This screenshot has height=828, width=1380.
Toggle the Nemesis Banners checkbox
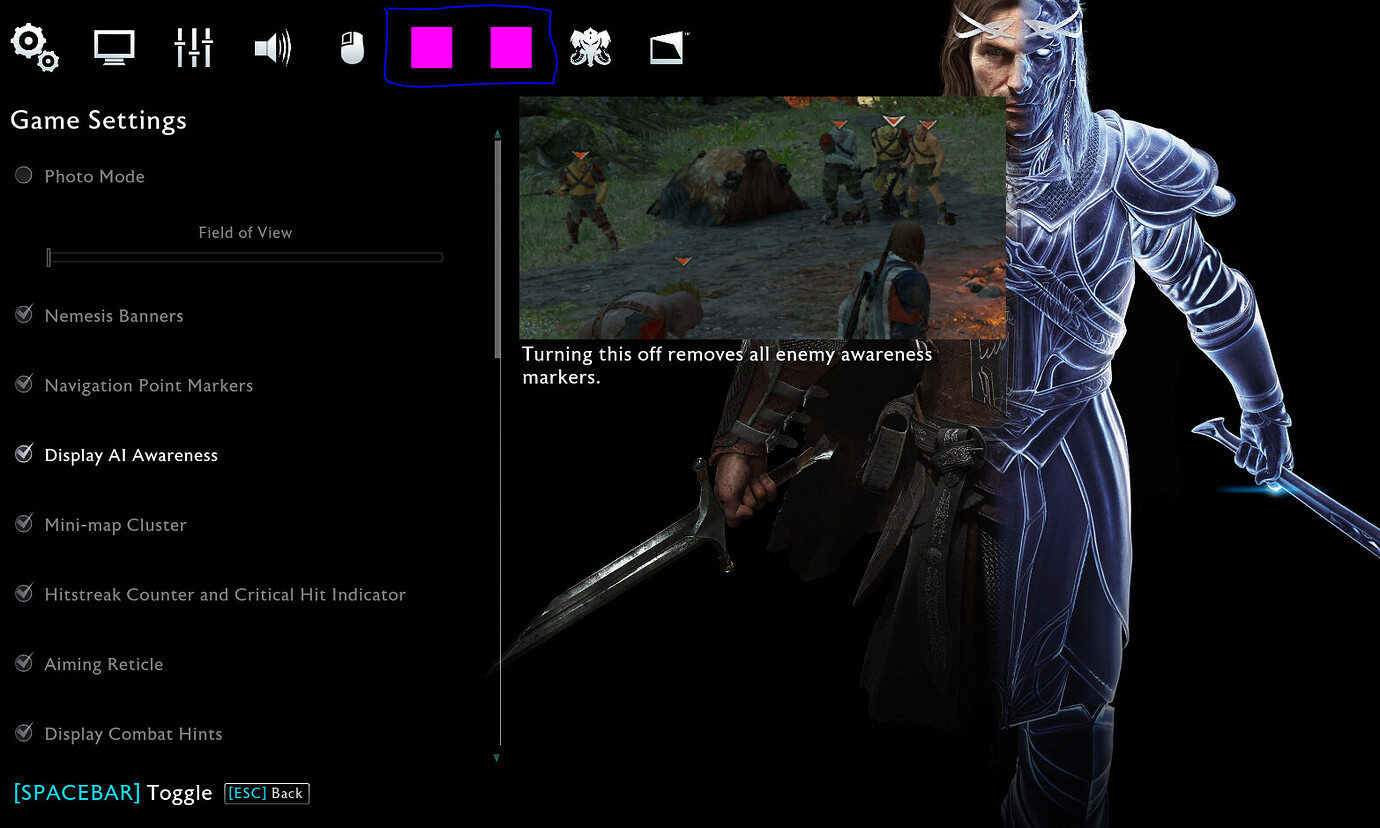[x=23, y=314]
